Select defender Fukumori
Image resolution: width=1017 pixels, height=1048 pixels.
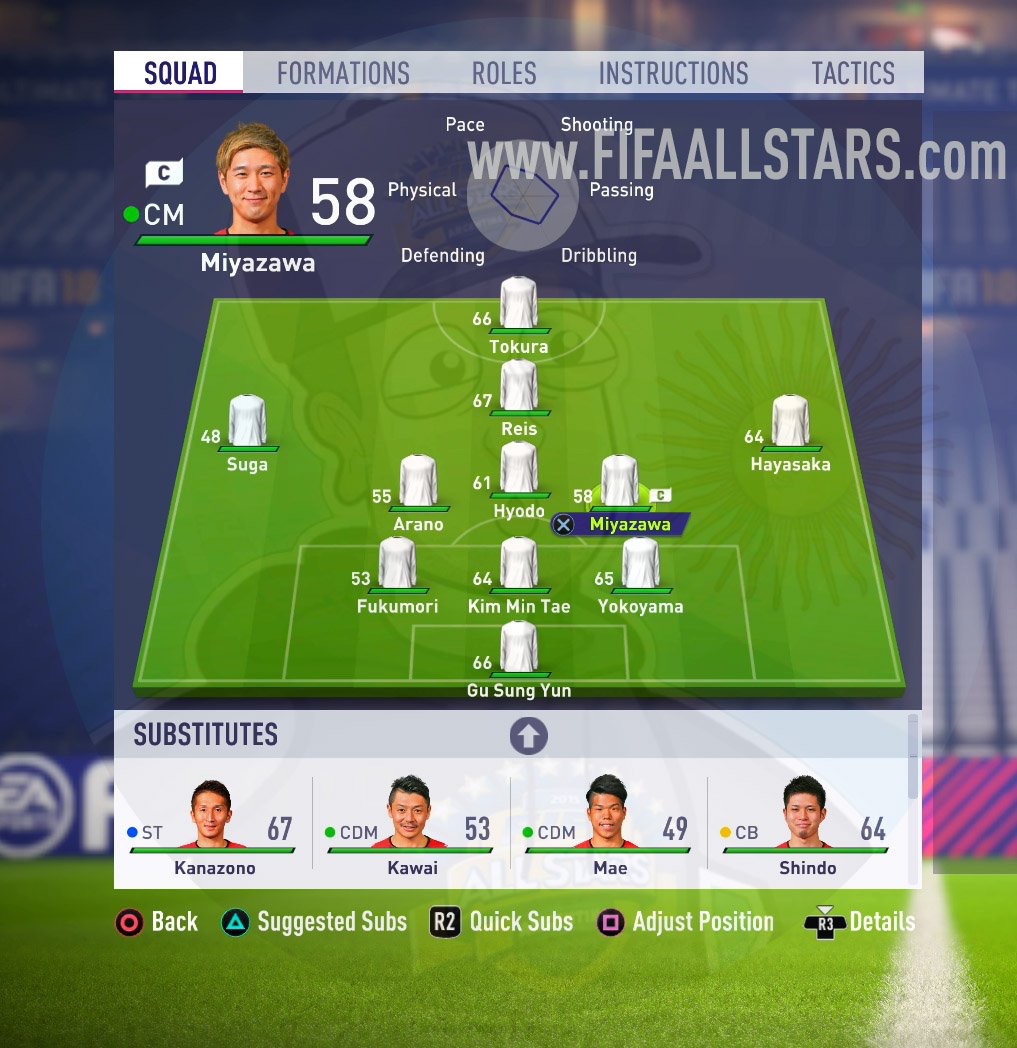click(x=397, y=564)
